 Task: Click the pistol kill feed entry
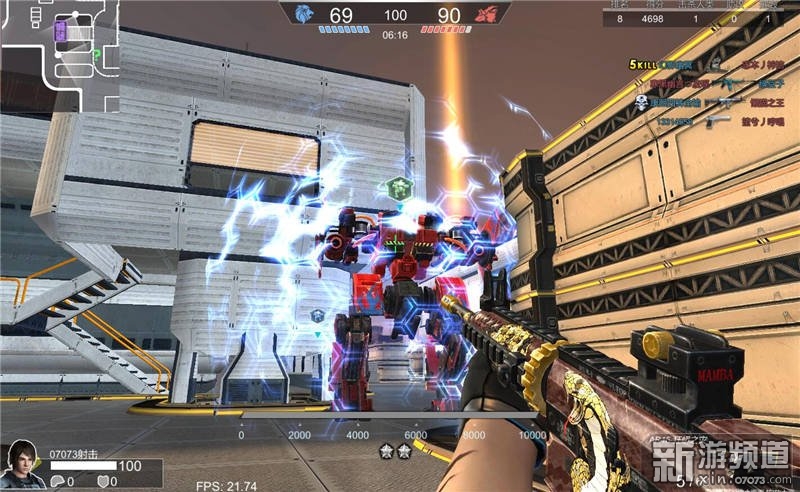[x=712, y=120]
